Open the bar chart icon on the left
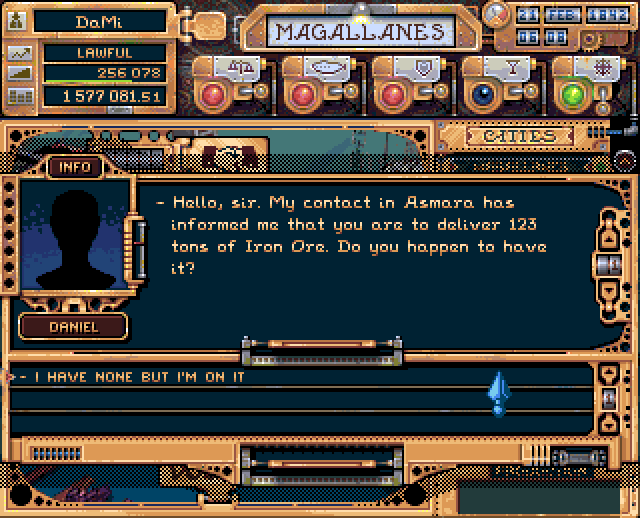Viewport: 640px width, 518px height. [19, 75]
